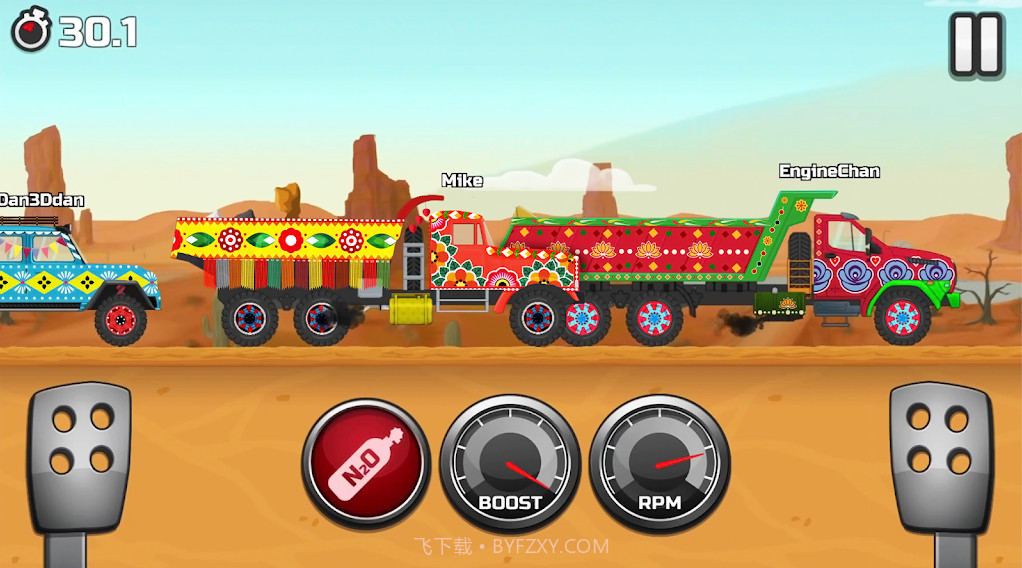Activate the N2O nitro boost
The image size is (1022, 568).
tap(365, 462)
